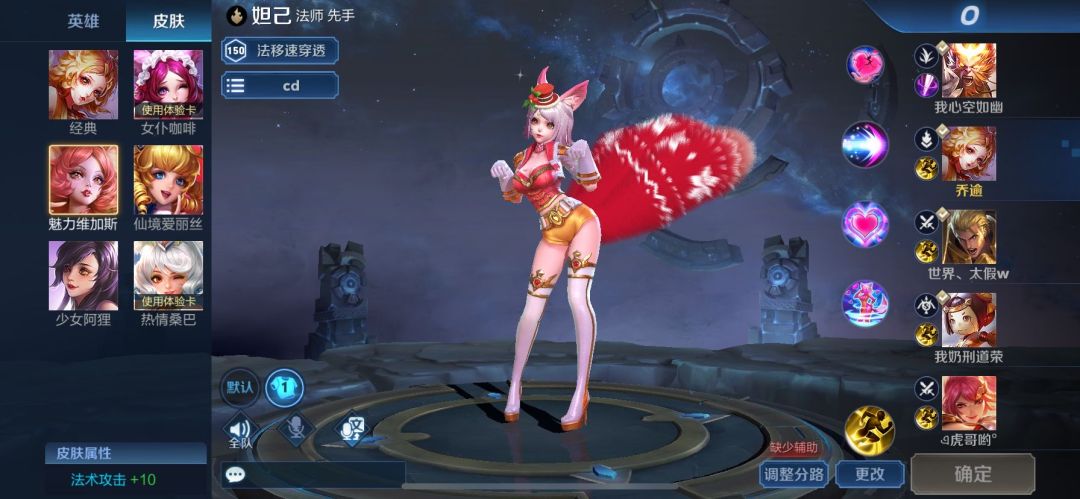Open the 皮肤 tab

pos(168,21)
